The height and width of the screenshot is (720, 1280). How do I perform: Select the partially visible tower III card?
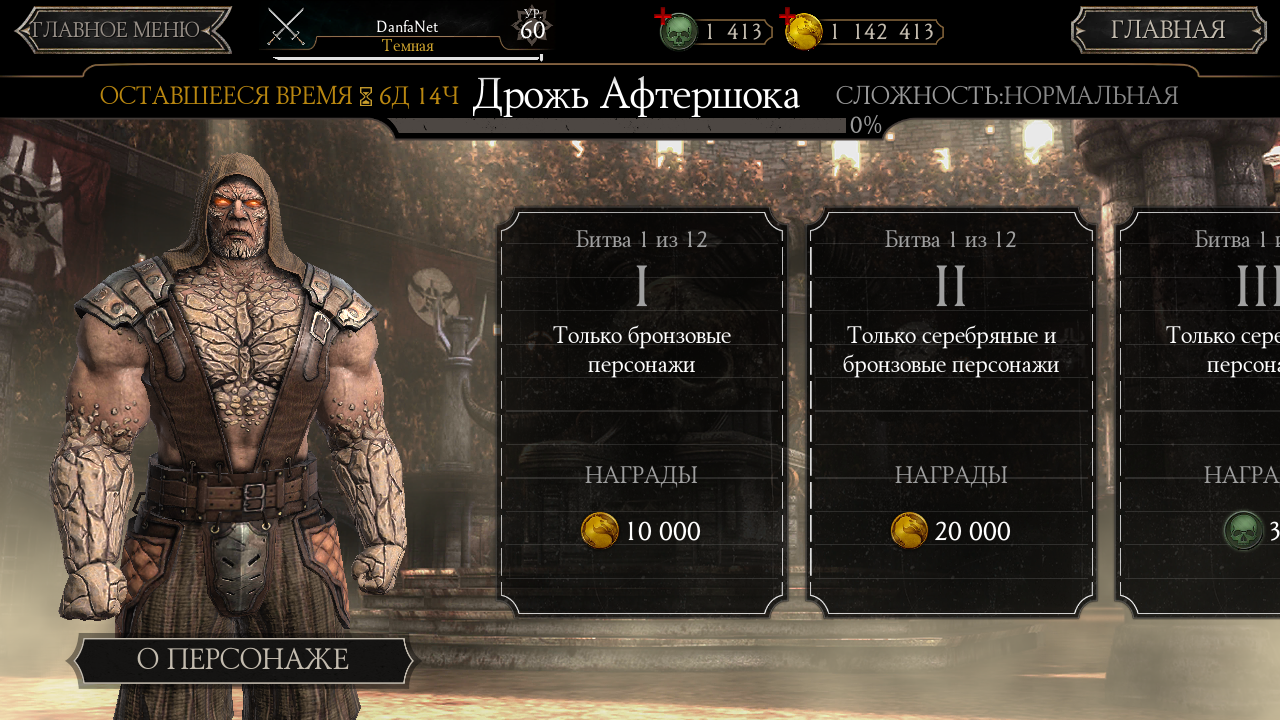pos(1200,411)
